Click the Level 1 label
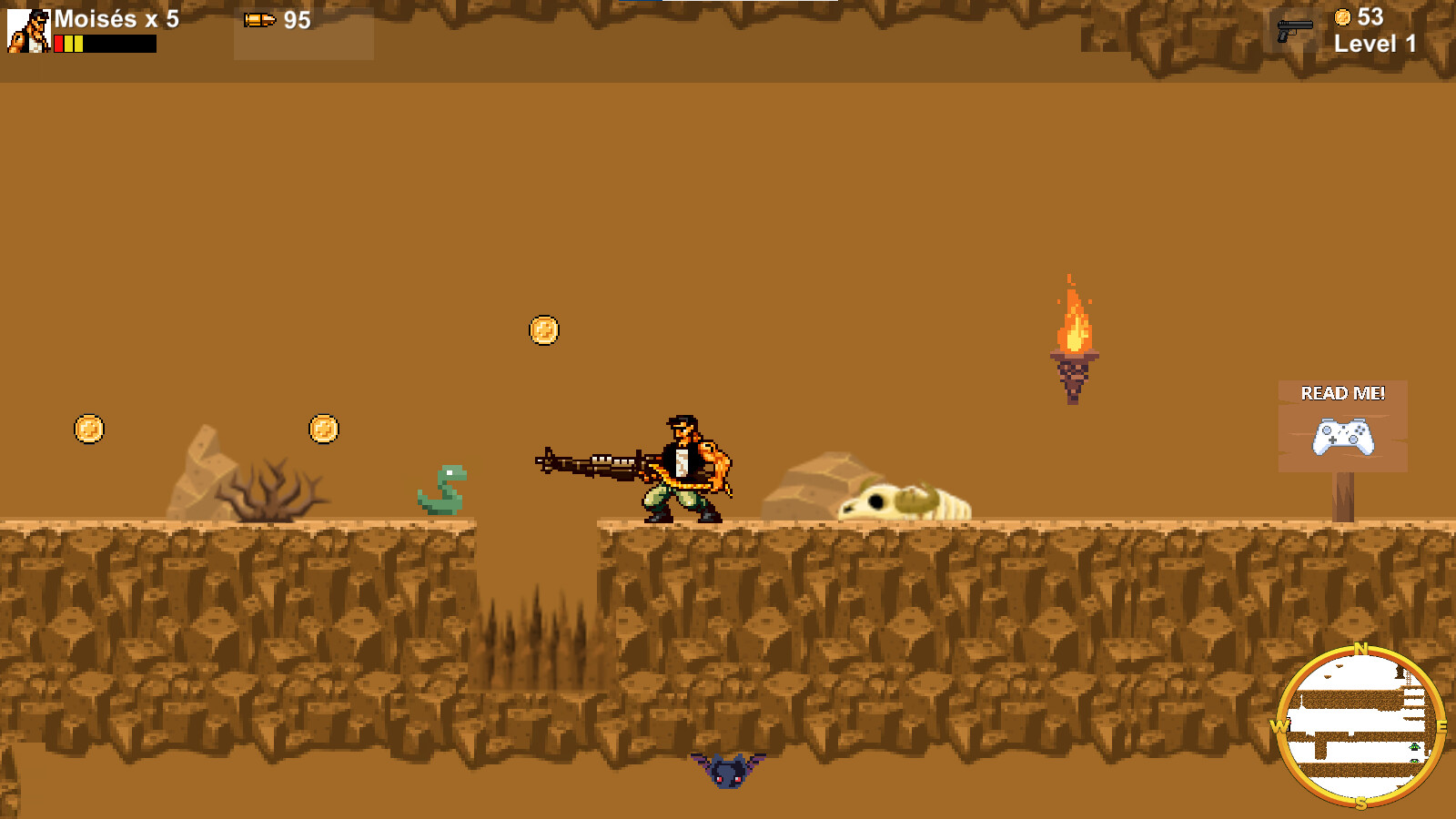This screenshot has height=819, width=1456. (1372, 43)
